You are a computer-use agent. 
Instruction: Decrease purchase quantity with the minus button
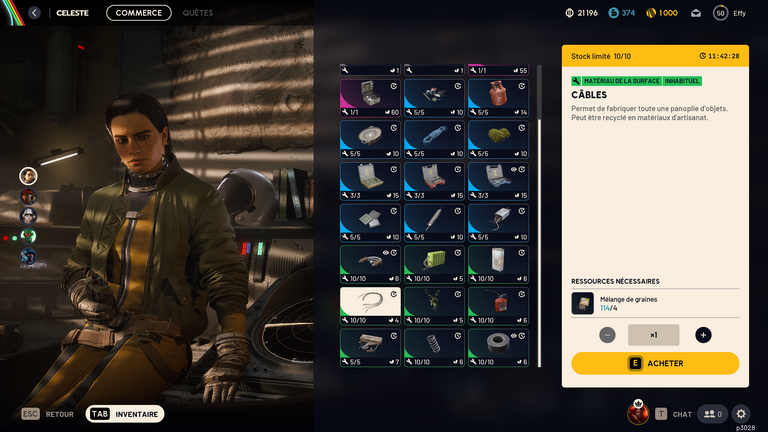coord(607,335)
